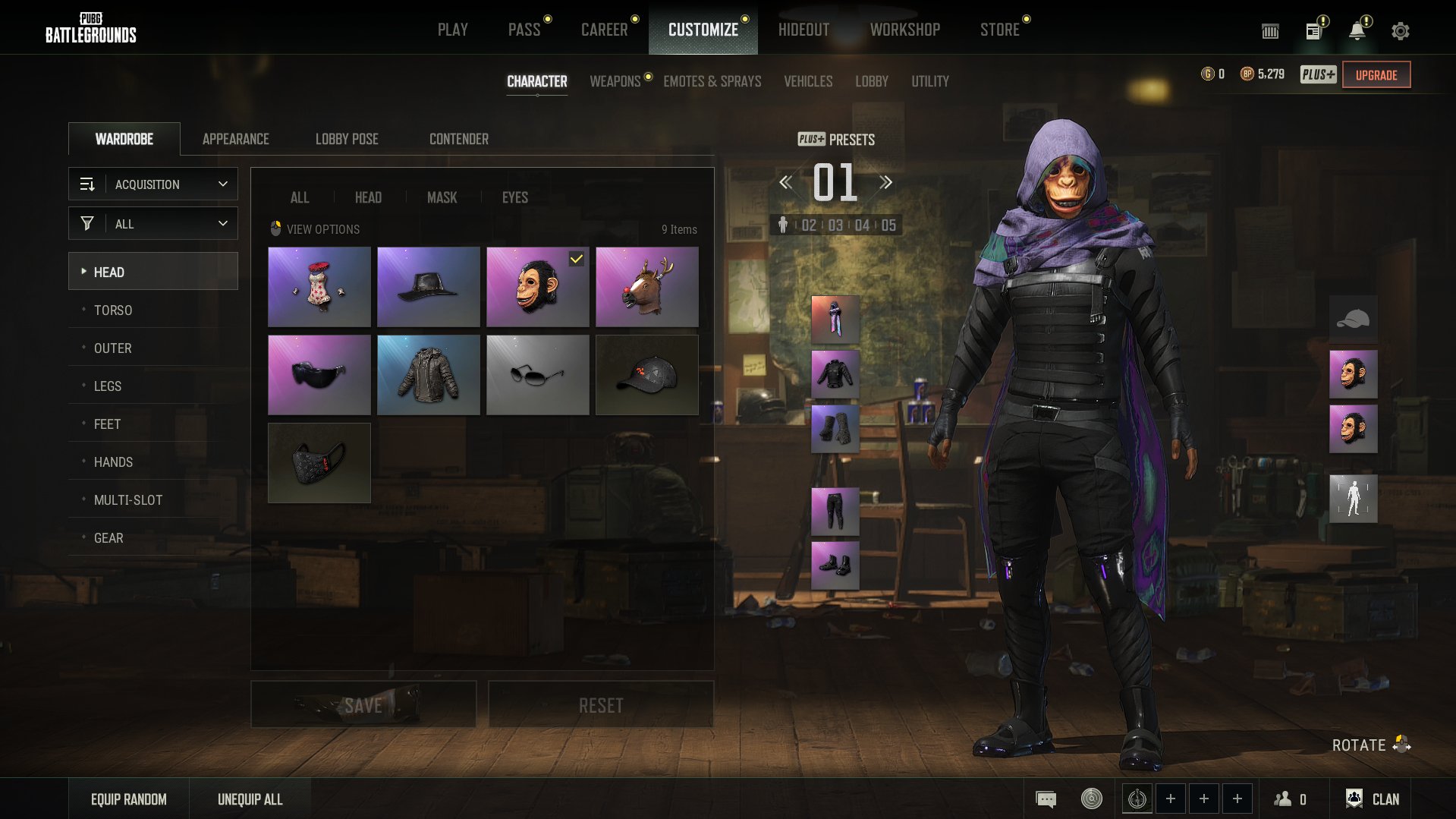This screenshot has height=819, width=1456.
Task: Save the current outfit
Action: pyautogui.click(x=363, y=705)
